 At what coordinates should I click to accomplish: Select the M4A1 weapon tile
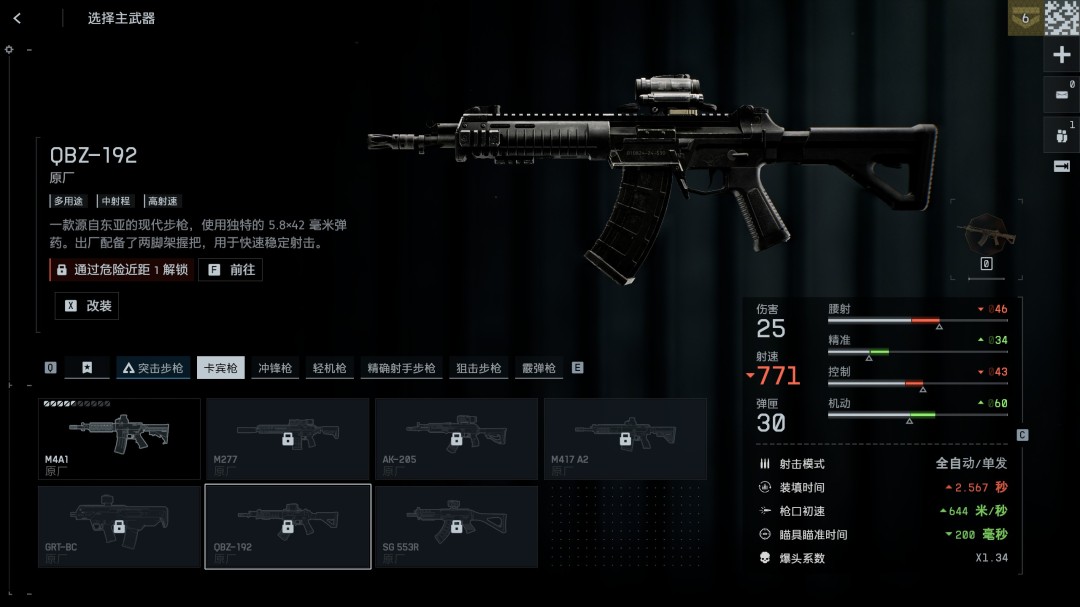click(x=119, y=438)
